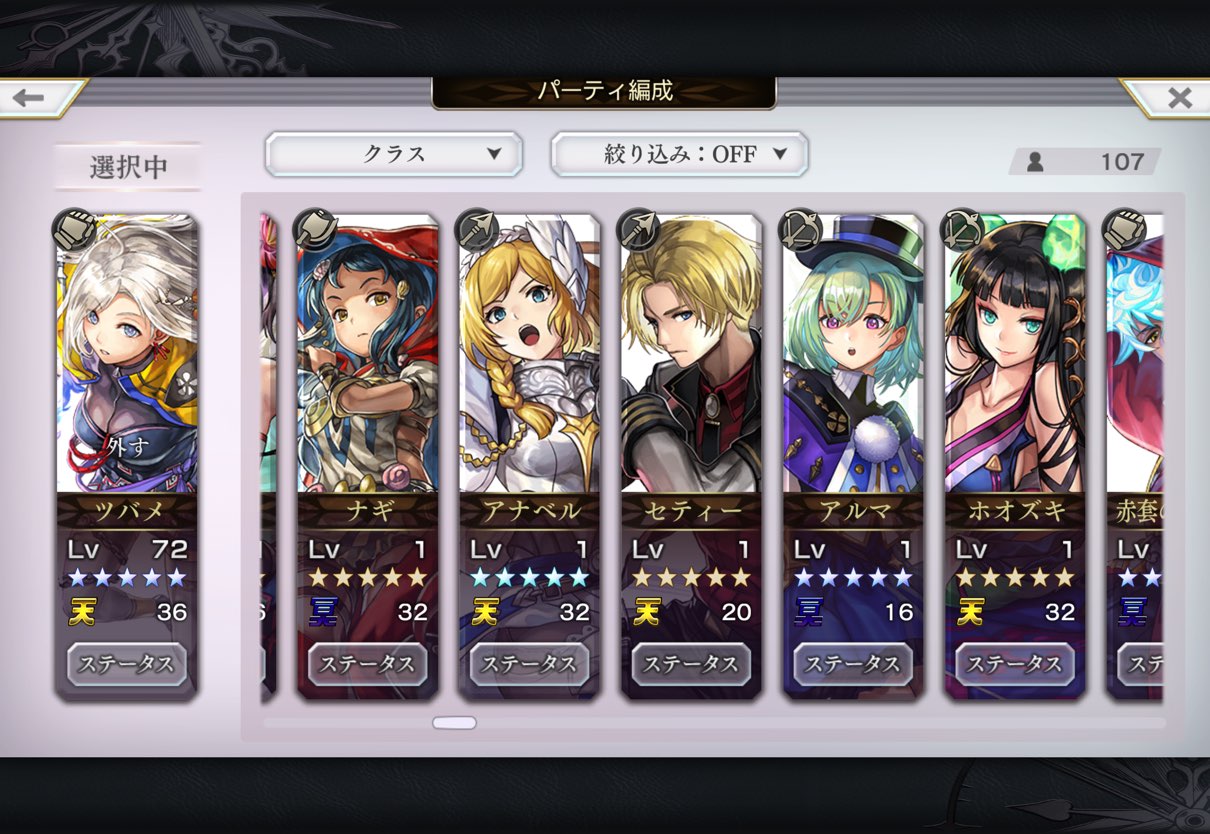View ツバメ's ステータス
Image resolution: width=1210 pixels, height=834 pixels.
126,664
